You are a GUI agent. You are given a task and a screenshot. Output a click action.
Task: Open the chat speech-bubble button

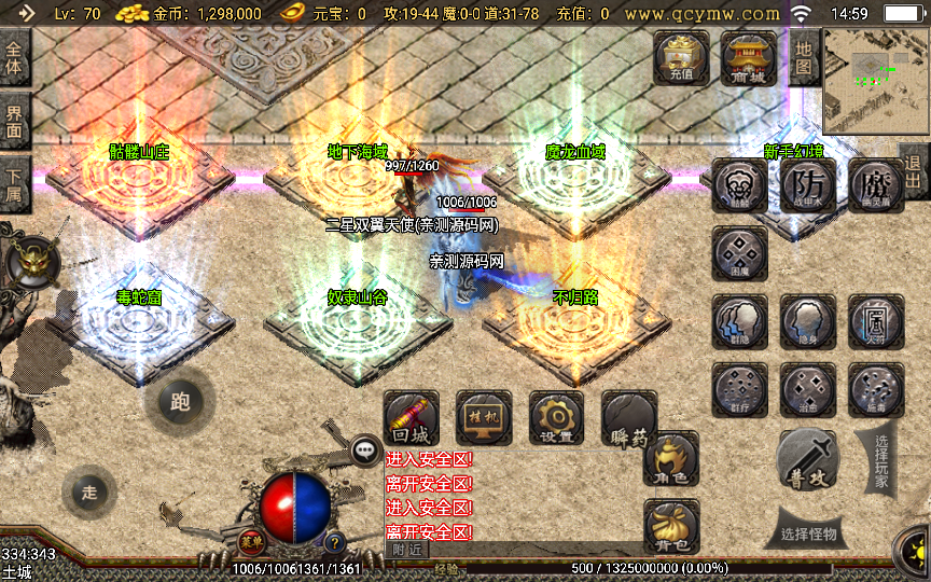pos(365,450)
